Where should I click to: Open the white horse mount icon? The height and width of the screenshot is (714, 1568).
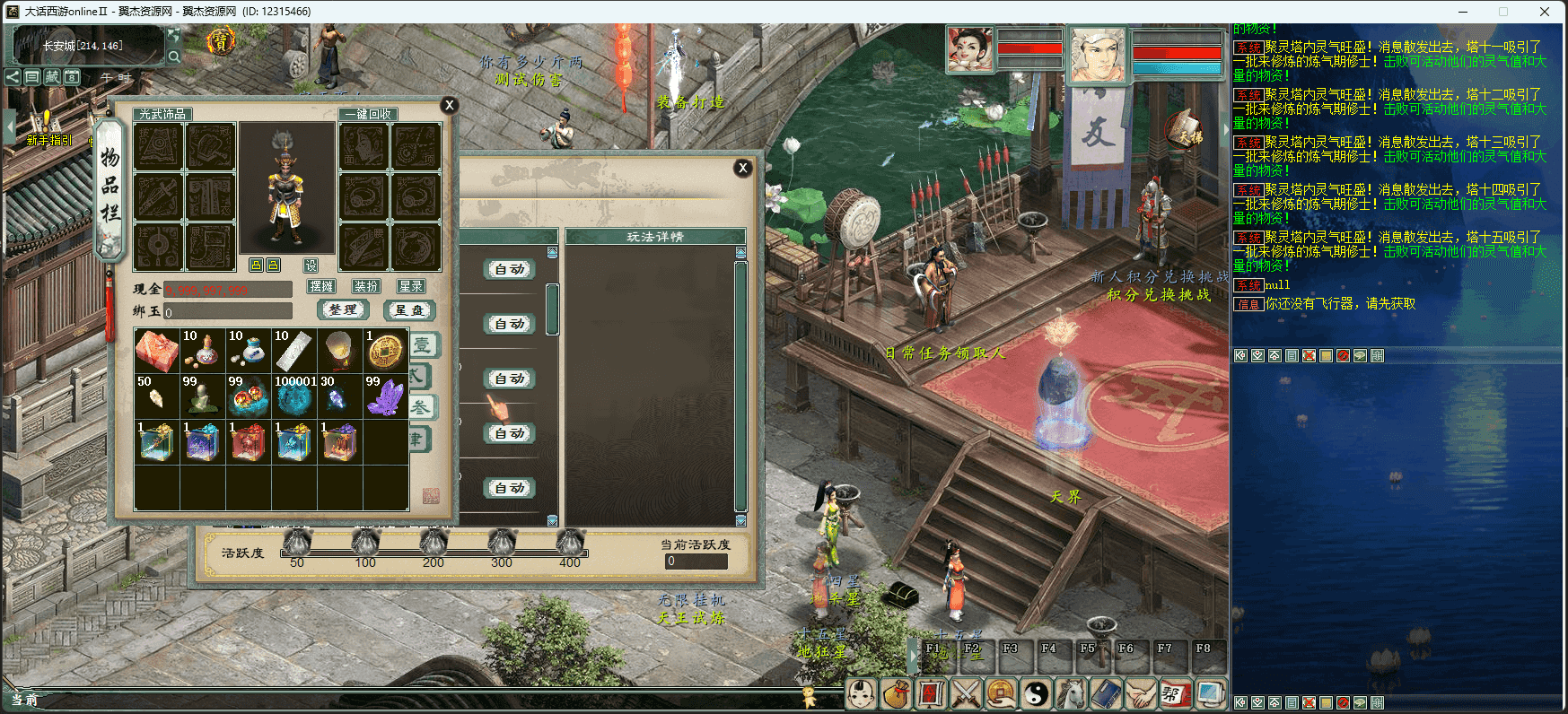(x=1071, y=693)
